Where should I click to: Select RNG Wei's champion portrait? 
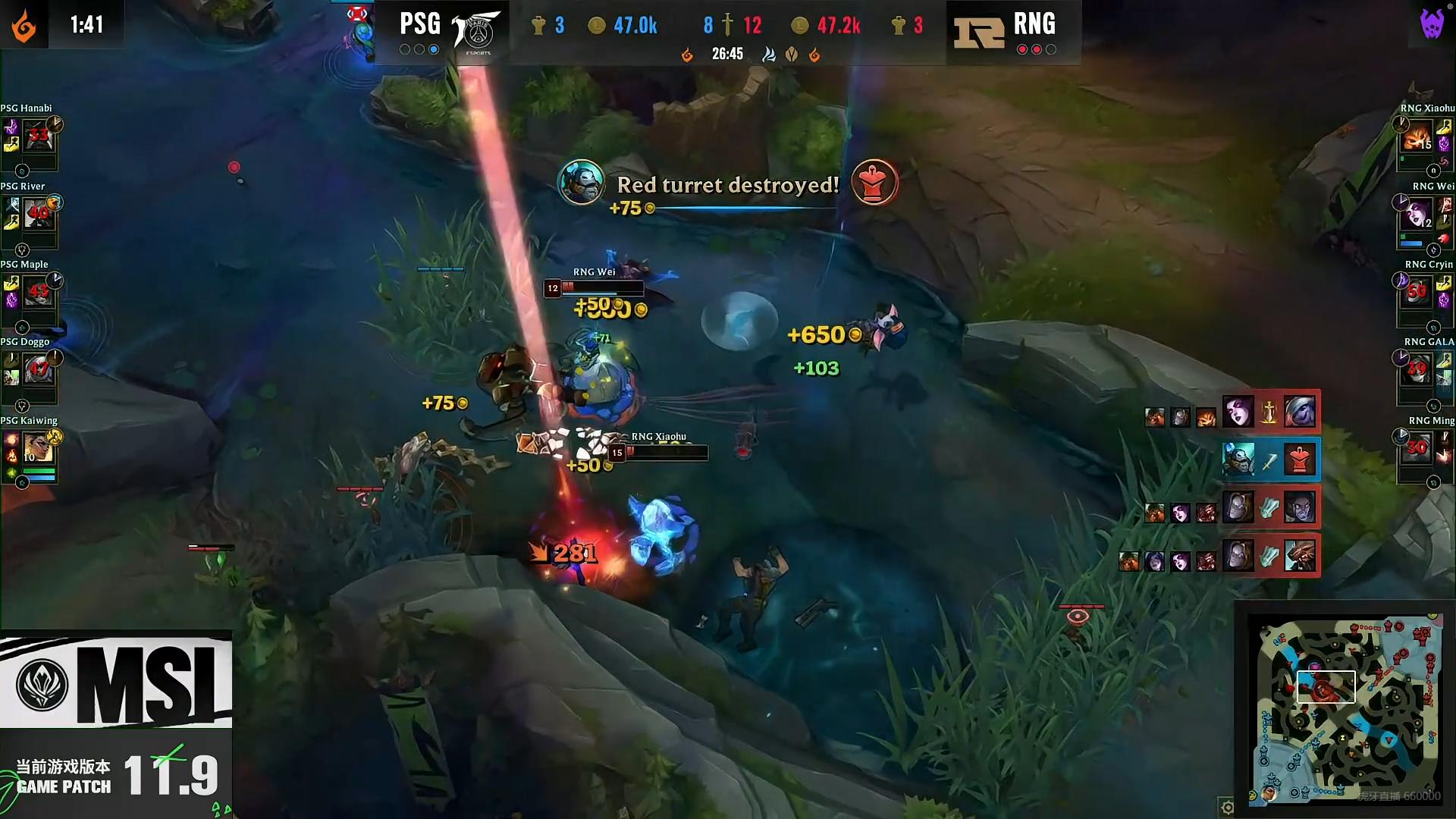point(1417,215)
